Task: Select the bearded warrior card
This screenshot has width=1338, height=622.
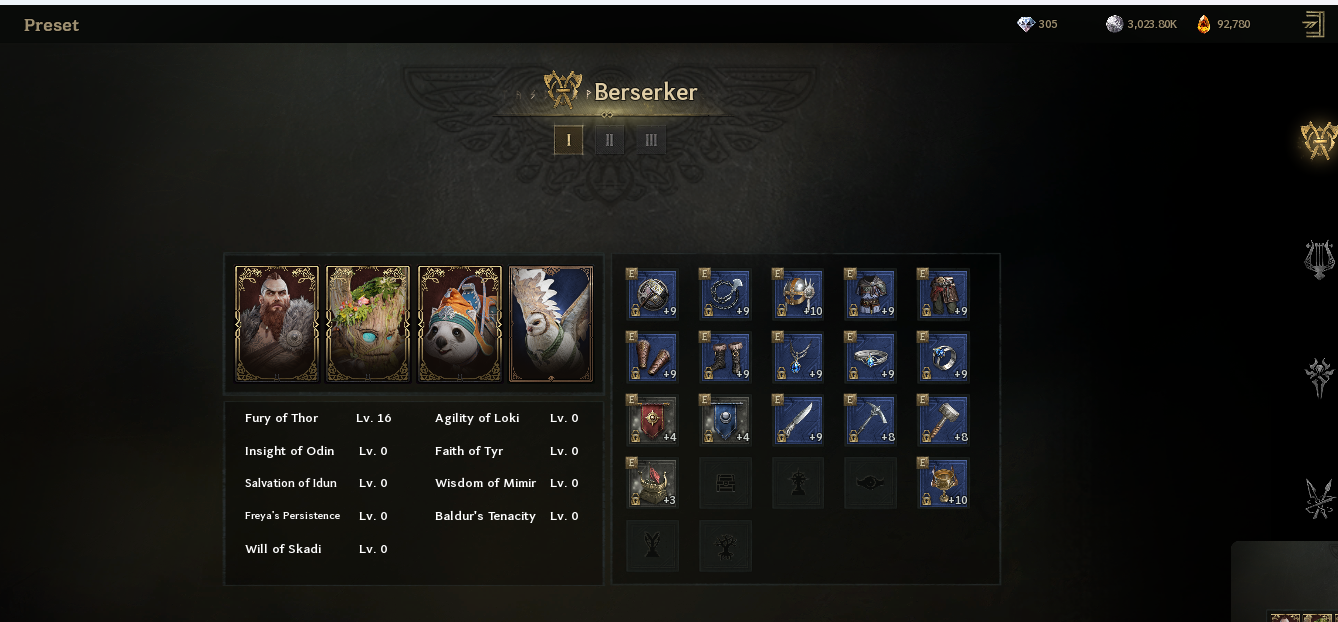Action: pyautogui.click(x=277, y=324)
